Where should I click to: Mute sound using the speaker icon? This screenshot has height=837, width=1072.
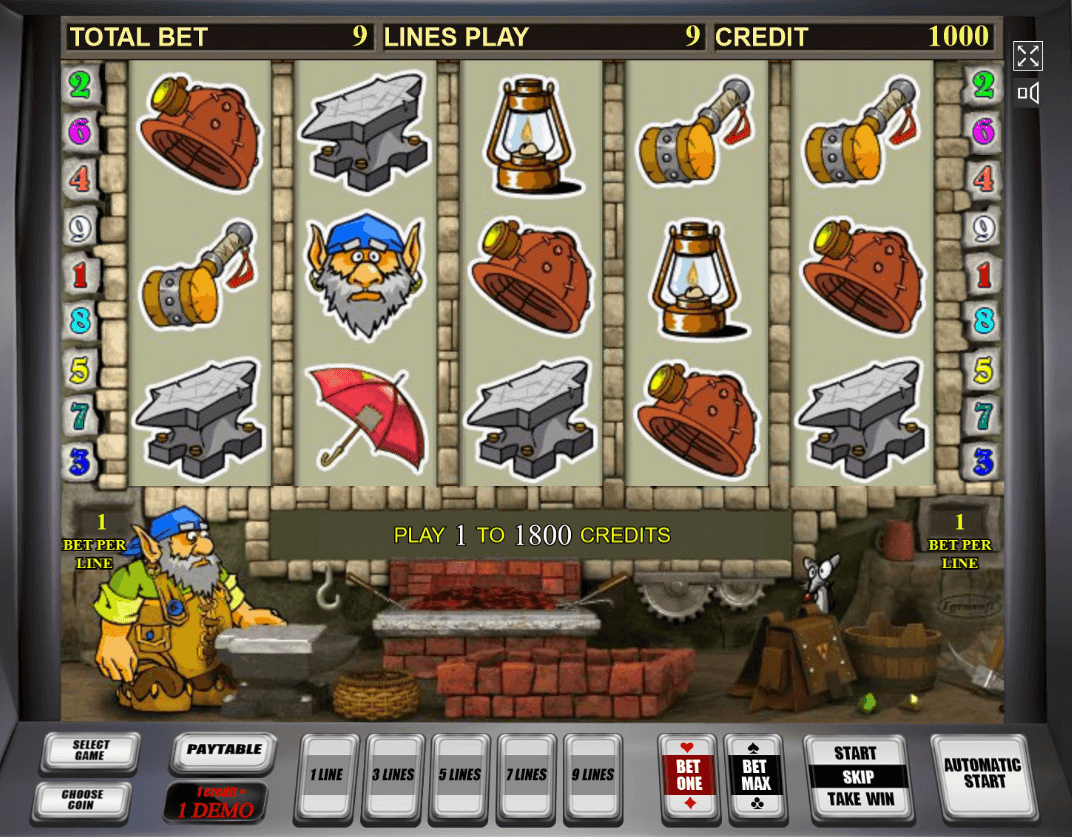[1028, 94]
